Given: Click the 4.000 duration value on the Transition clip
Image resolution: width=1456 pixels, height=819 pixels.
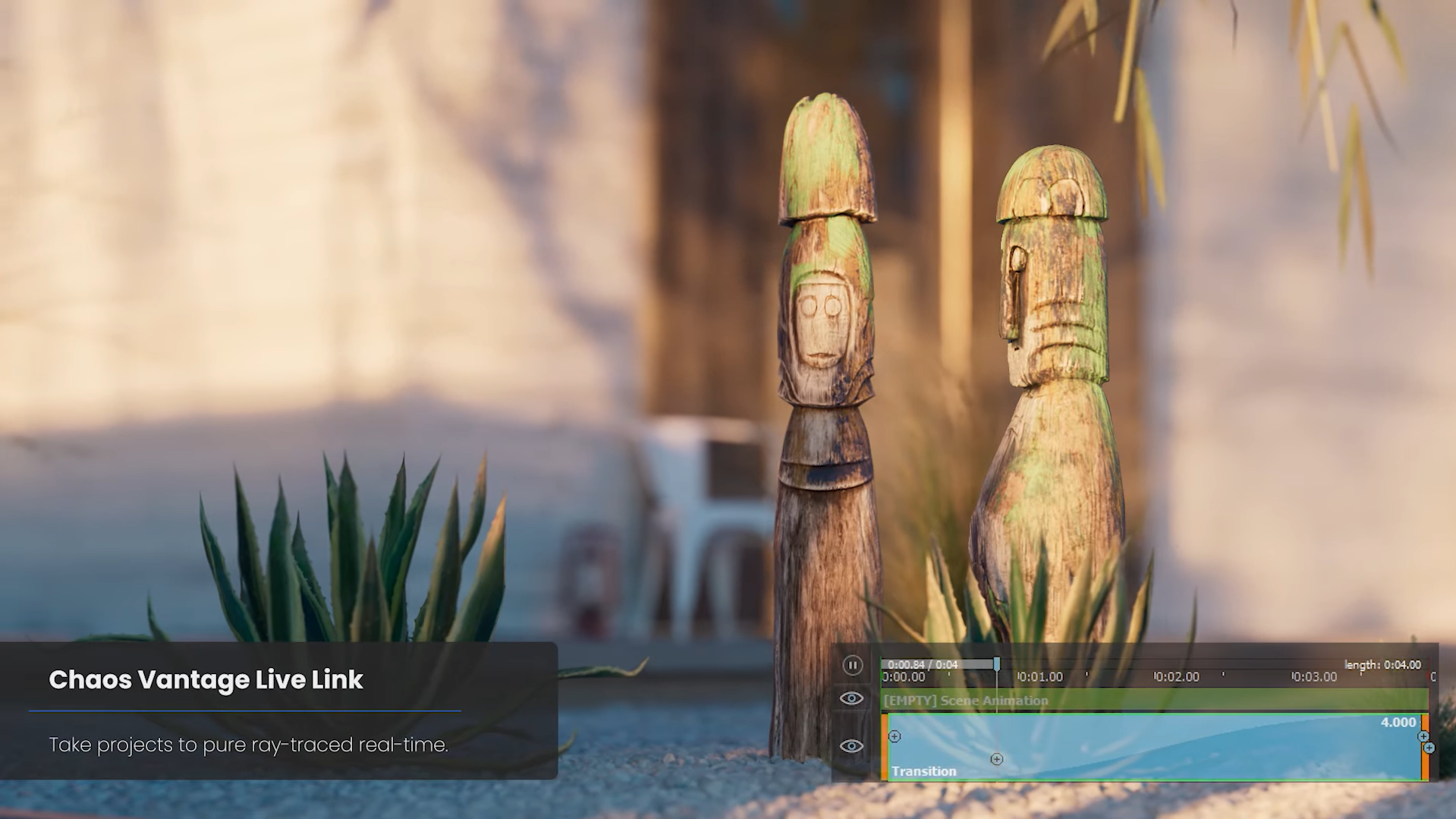Looking at the screenshot, I should pyautogui.click(x=1398, y=722).
